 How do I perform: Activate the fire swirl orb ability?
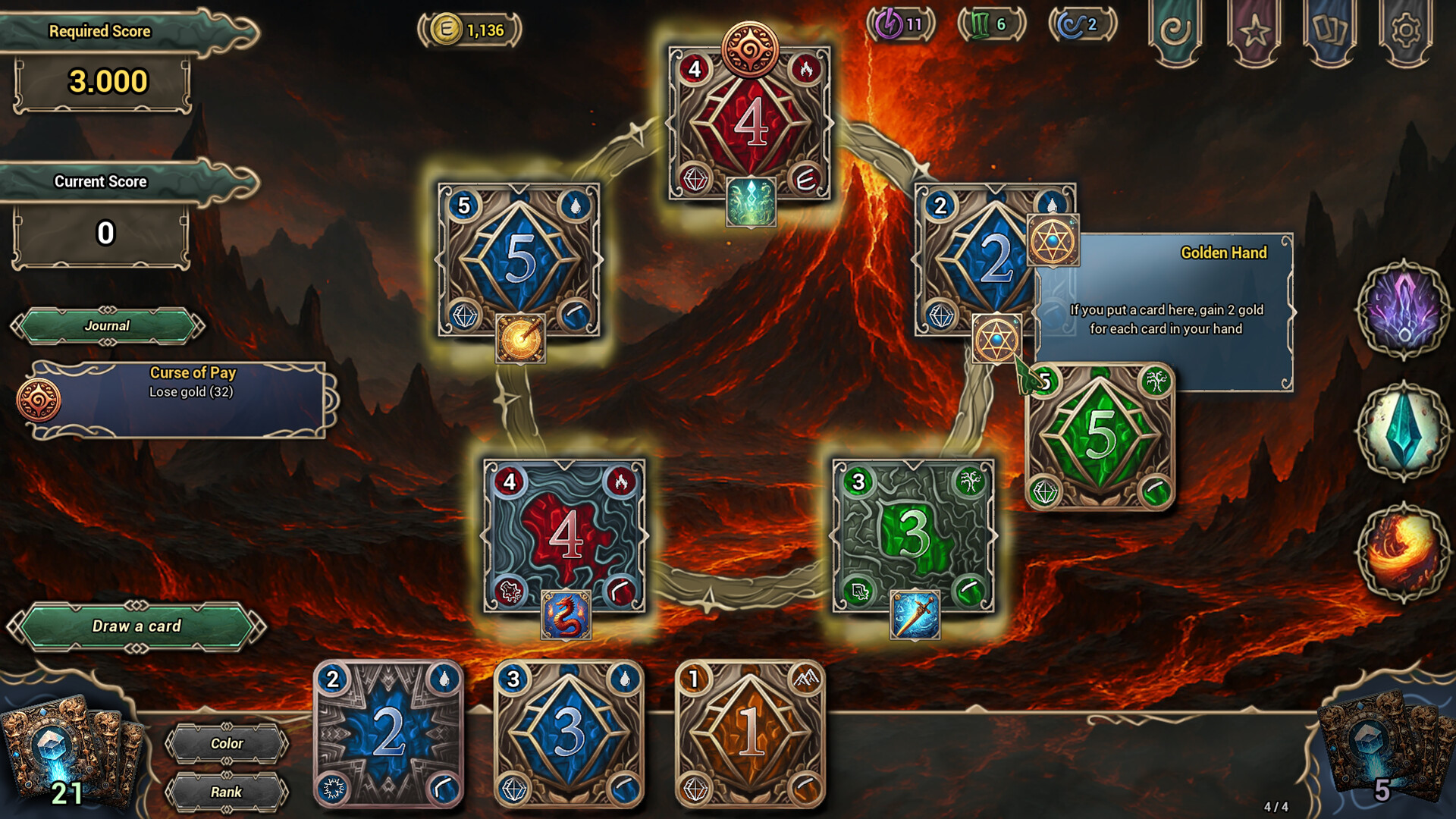coord(1403,552)
